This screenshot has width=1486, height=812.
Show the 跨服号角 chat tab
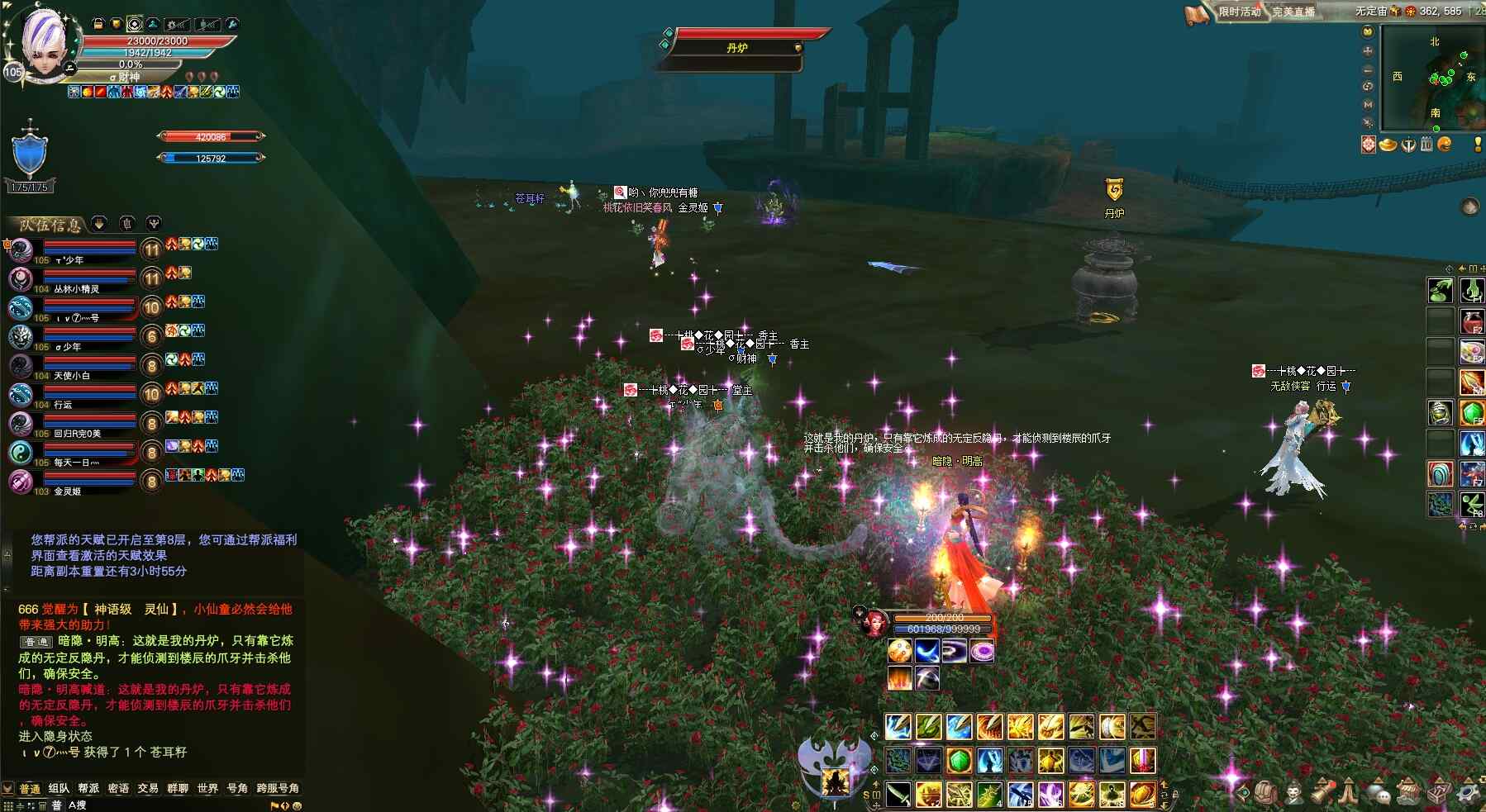point(278,788)
